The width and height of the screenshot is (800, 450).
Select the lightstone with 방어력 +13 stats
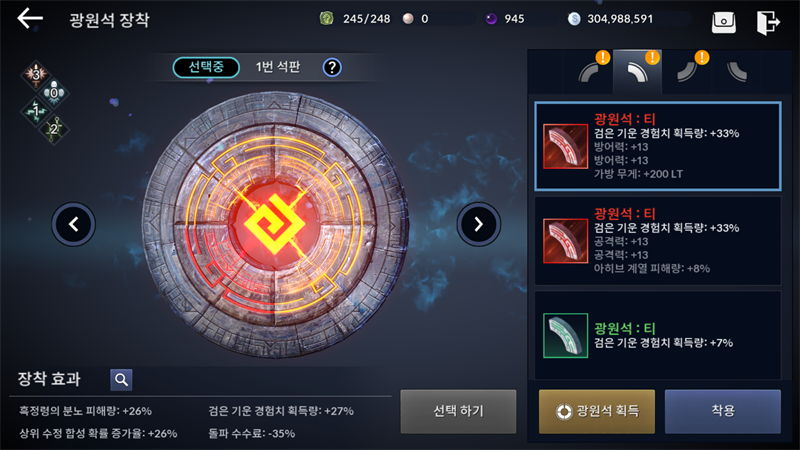coord(657,146)
